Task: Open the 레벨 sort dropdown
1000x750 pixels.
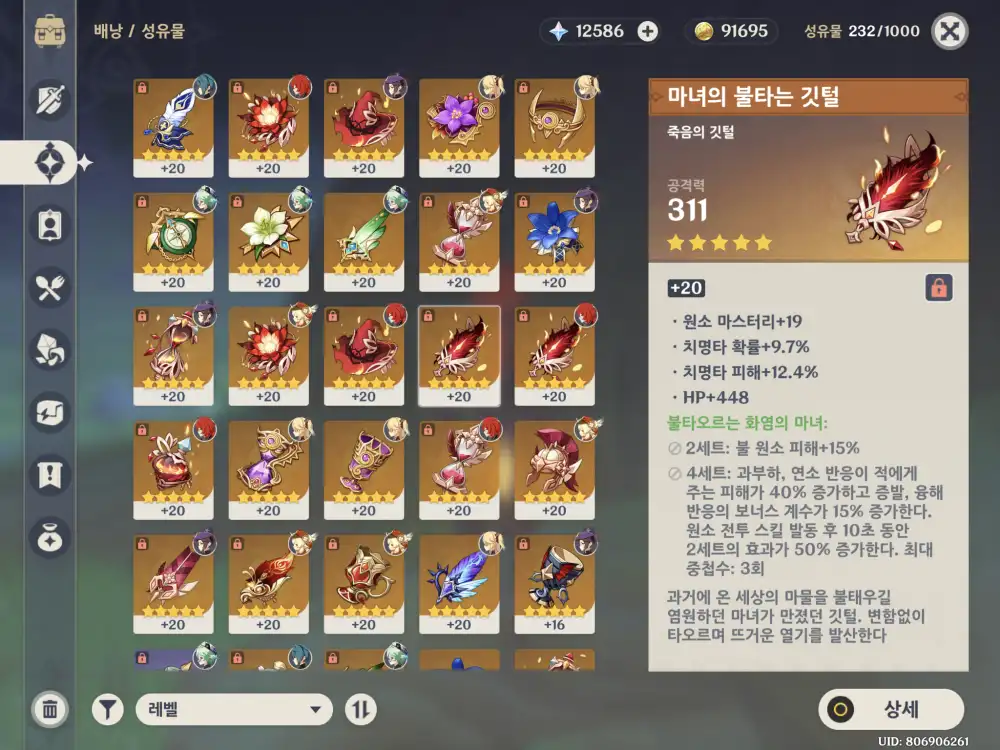Action: pyautogui.click(x=235, y=710)
